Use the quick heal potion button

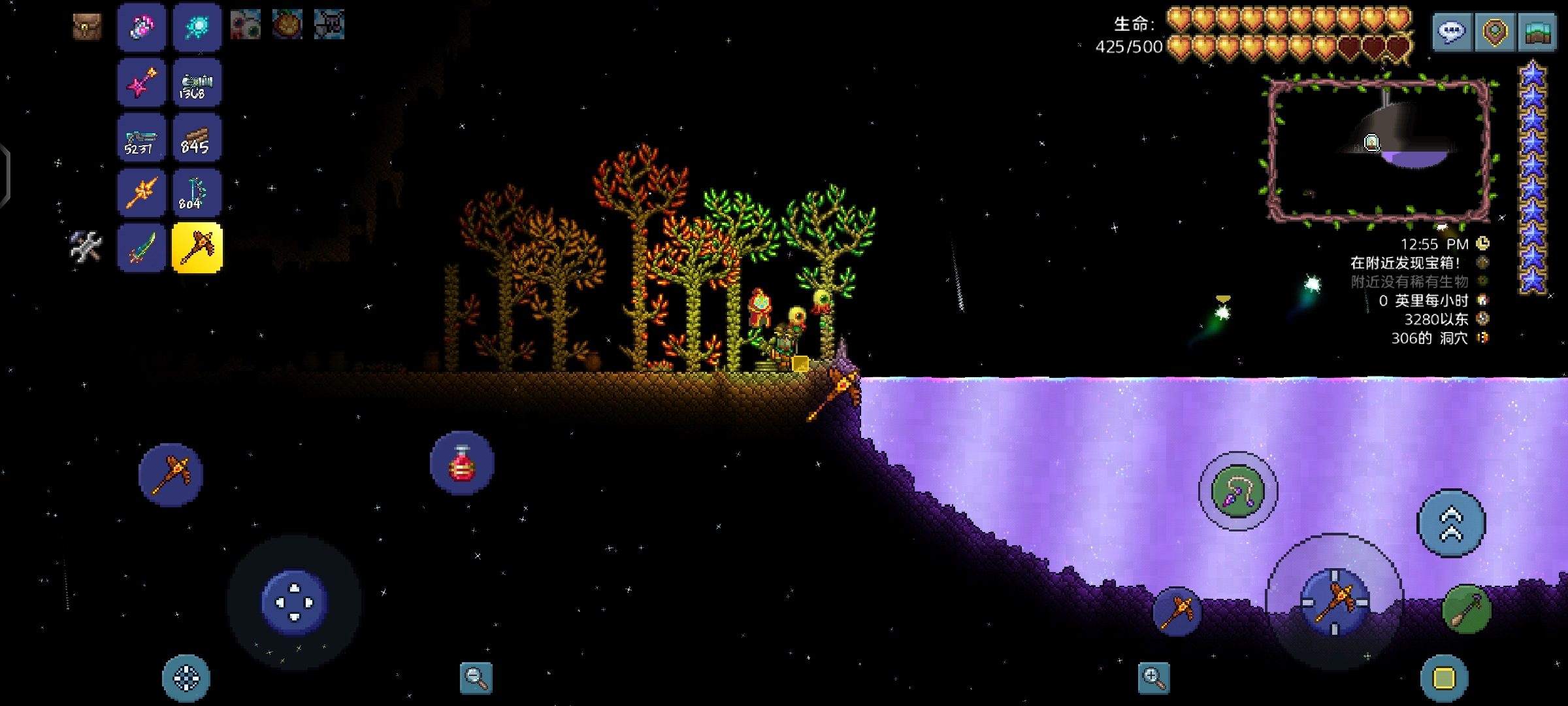click(x=462, y=463)
